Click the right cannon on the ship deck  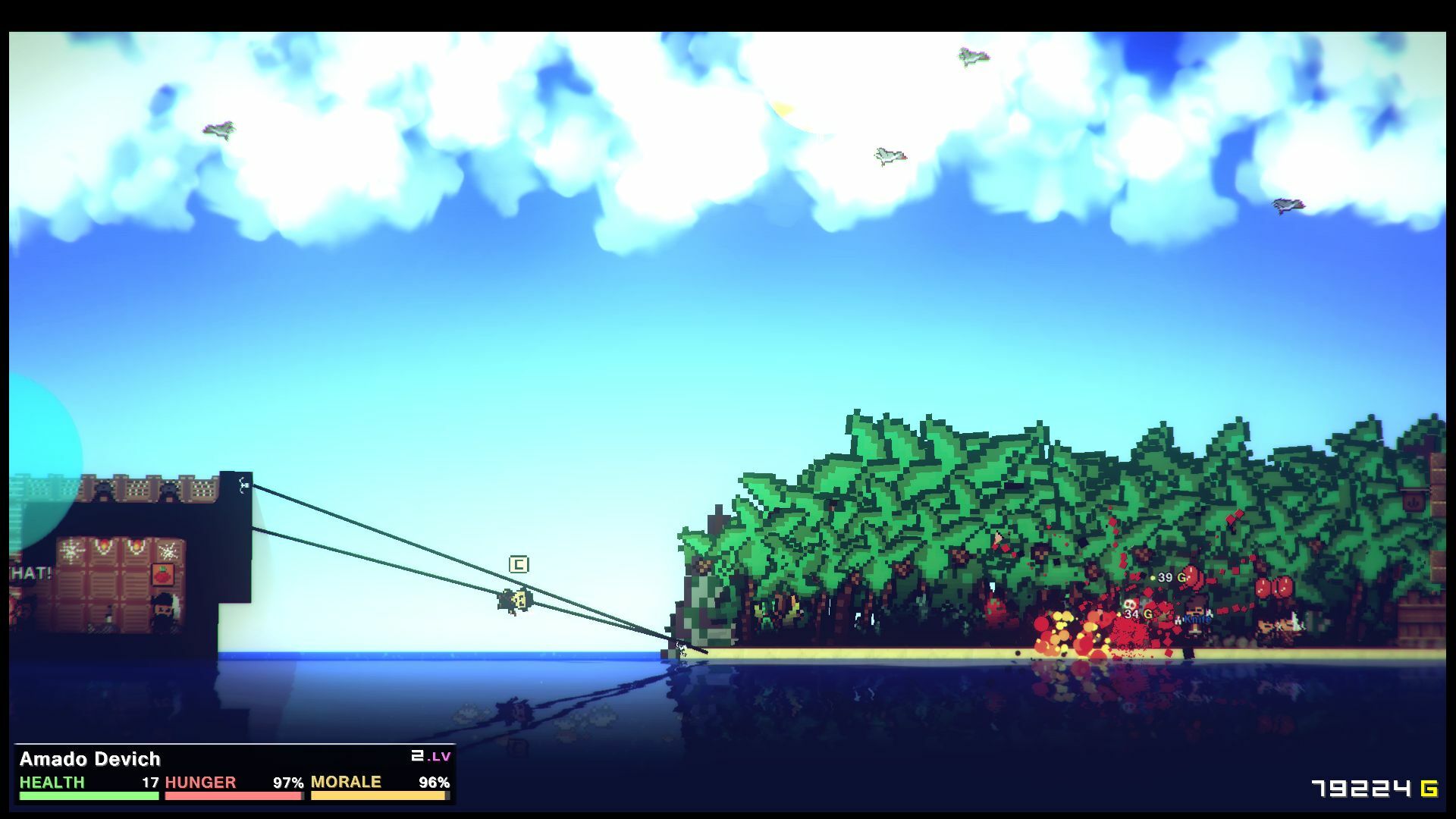click(168, 490)
